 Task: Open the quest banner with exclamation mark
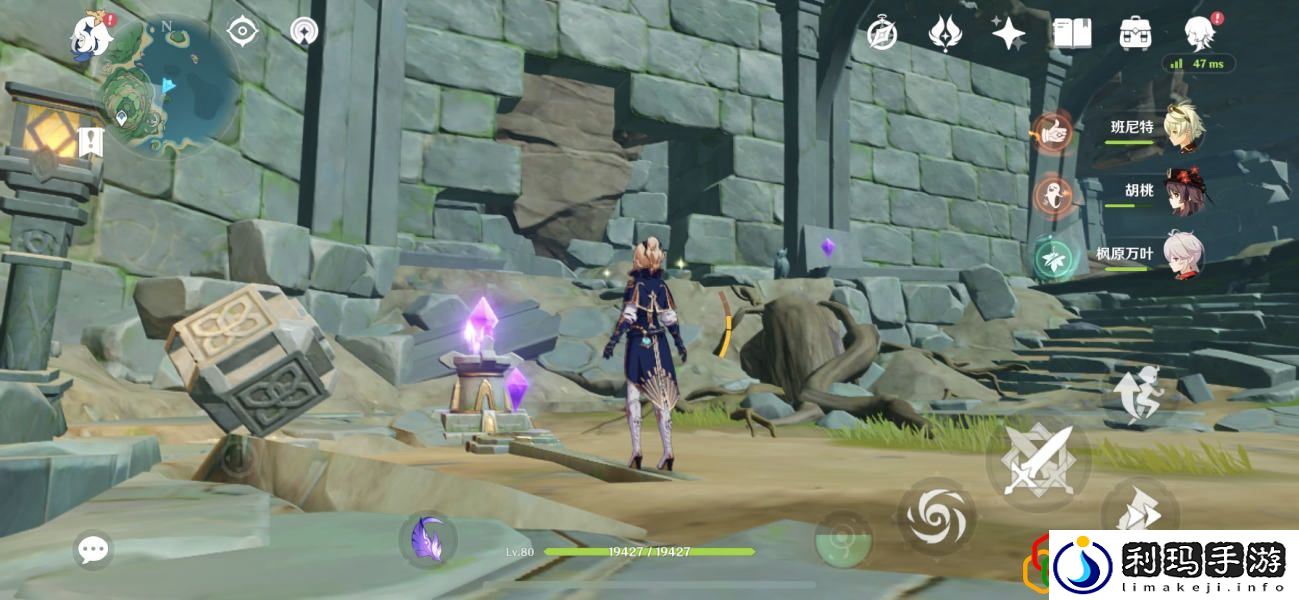tap(92, 142)
